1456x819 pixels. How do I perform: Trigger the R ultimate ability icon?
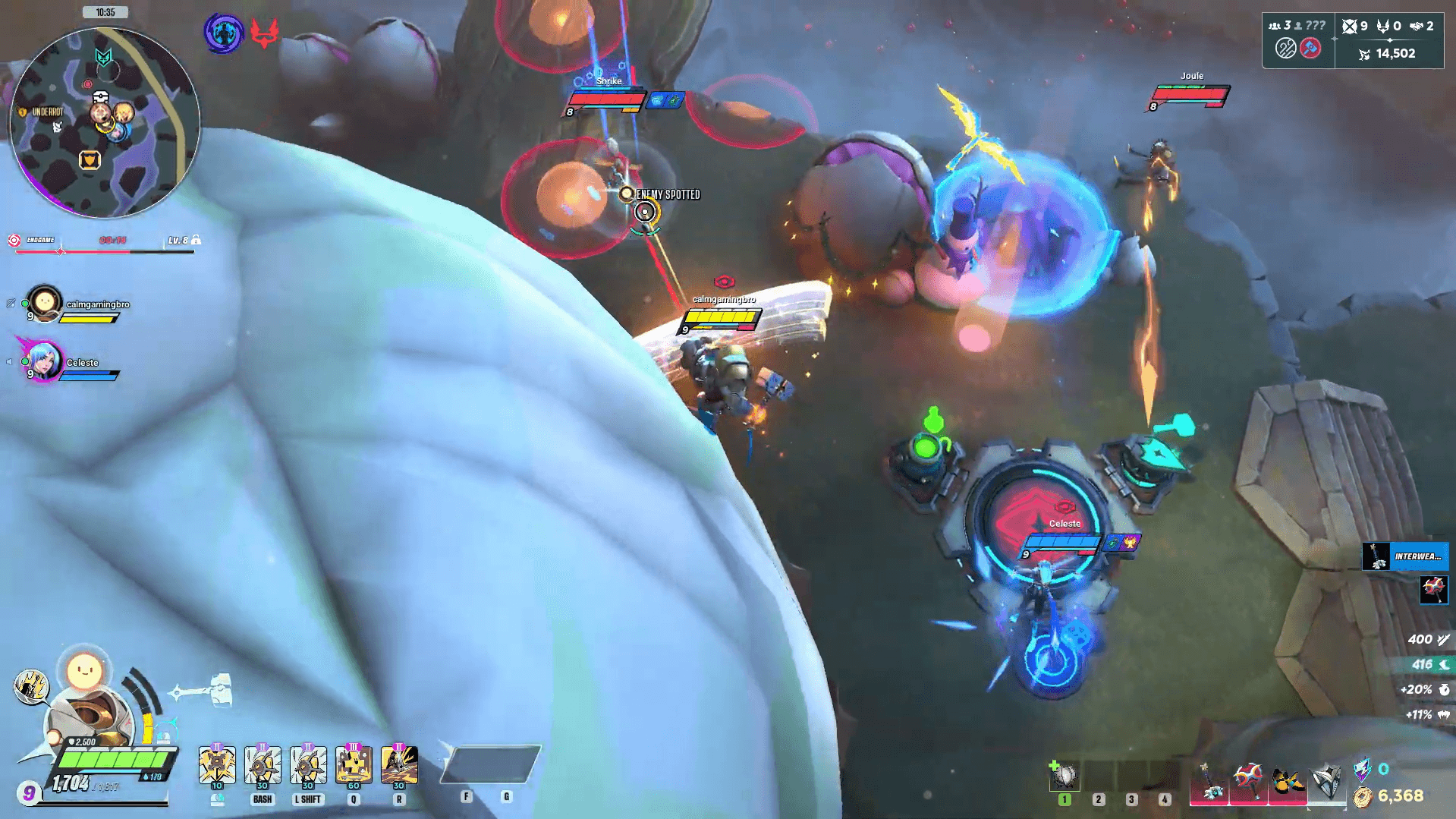click(x=399, y=764)
